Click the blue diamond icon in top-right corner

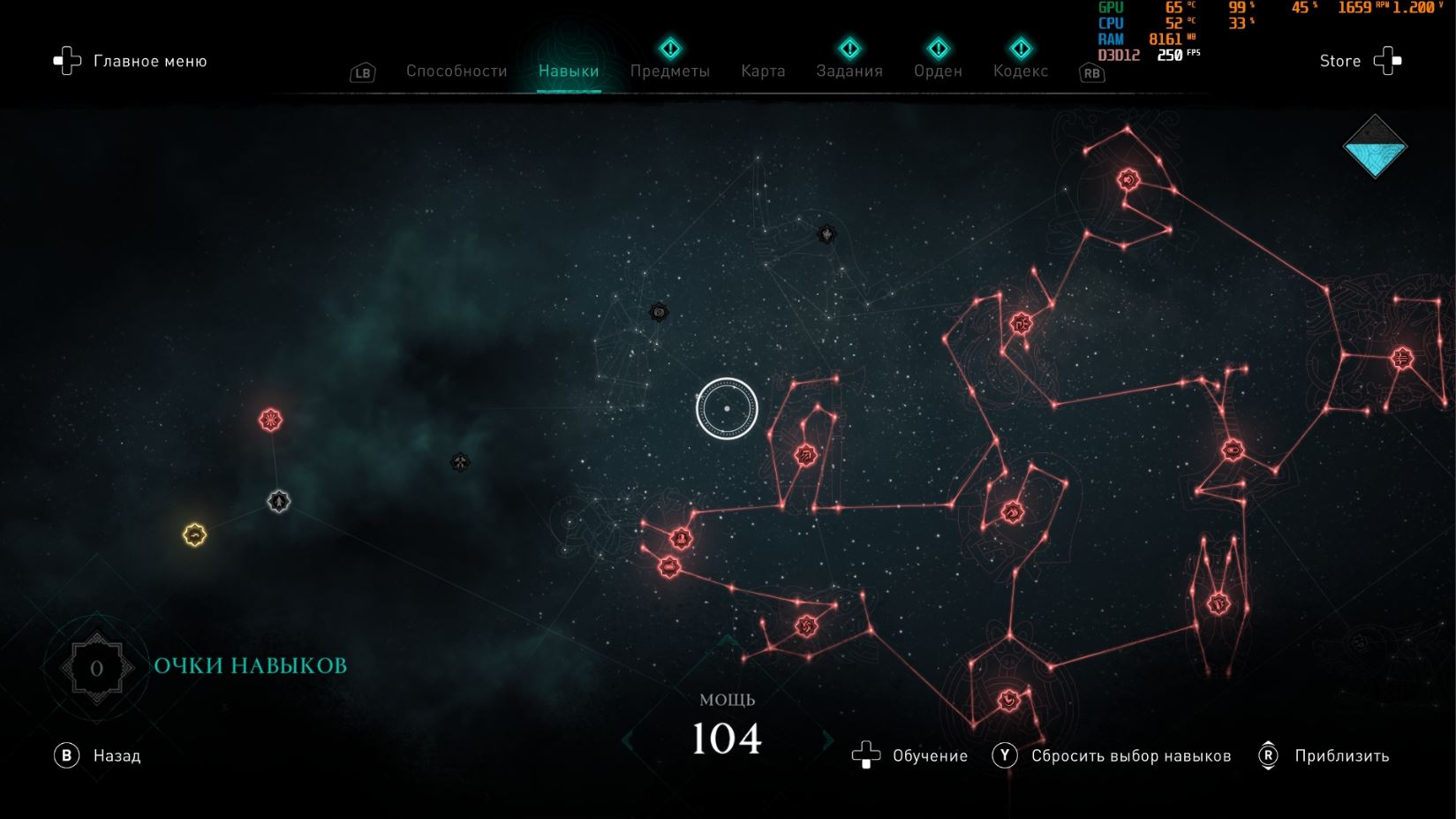(x=1375, y=147)
